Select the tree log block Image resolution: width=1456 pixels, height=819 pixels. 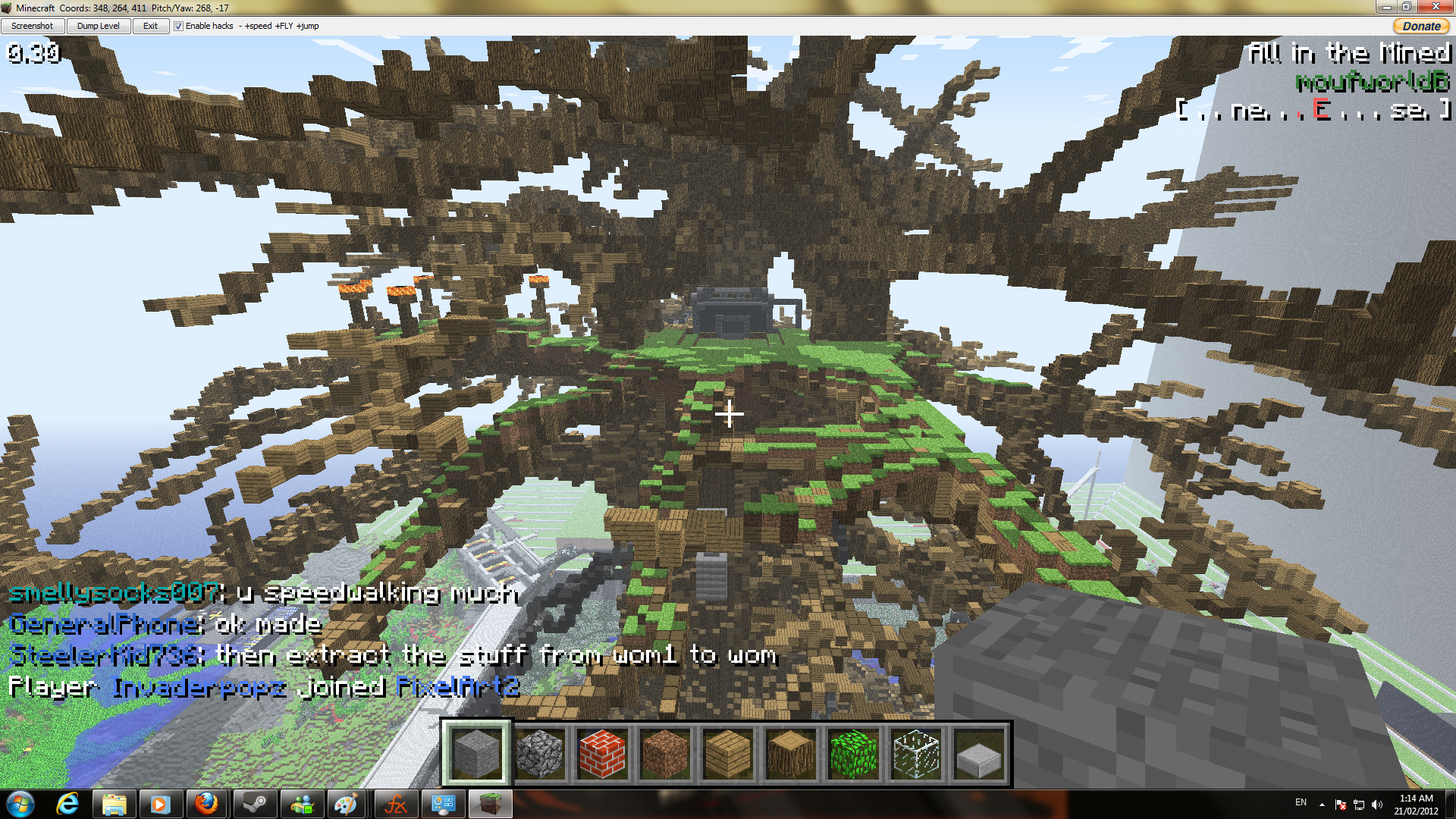(x=792, y=753)
